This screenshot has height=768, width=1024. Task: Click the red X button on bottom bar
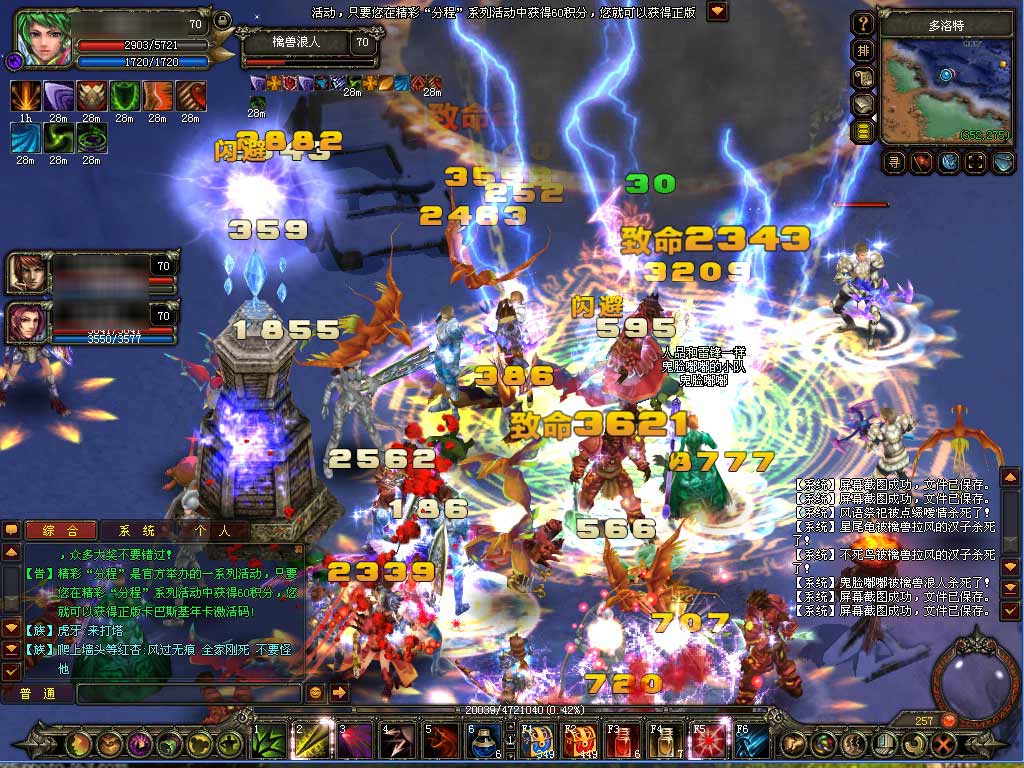pos(942,744)
